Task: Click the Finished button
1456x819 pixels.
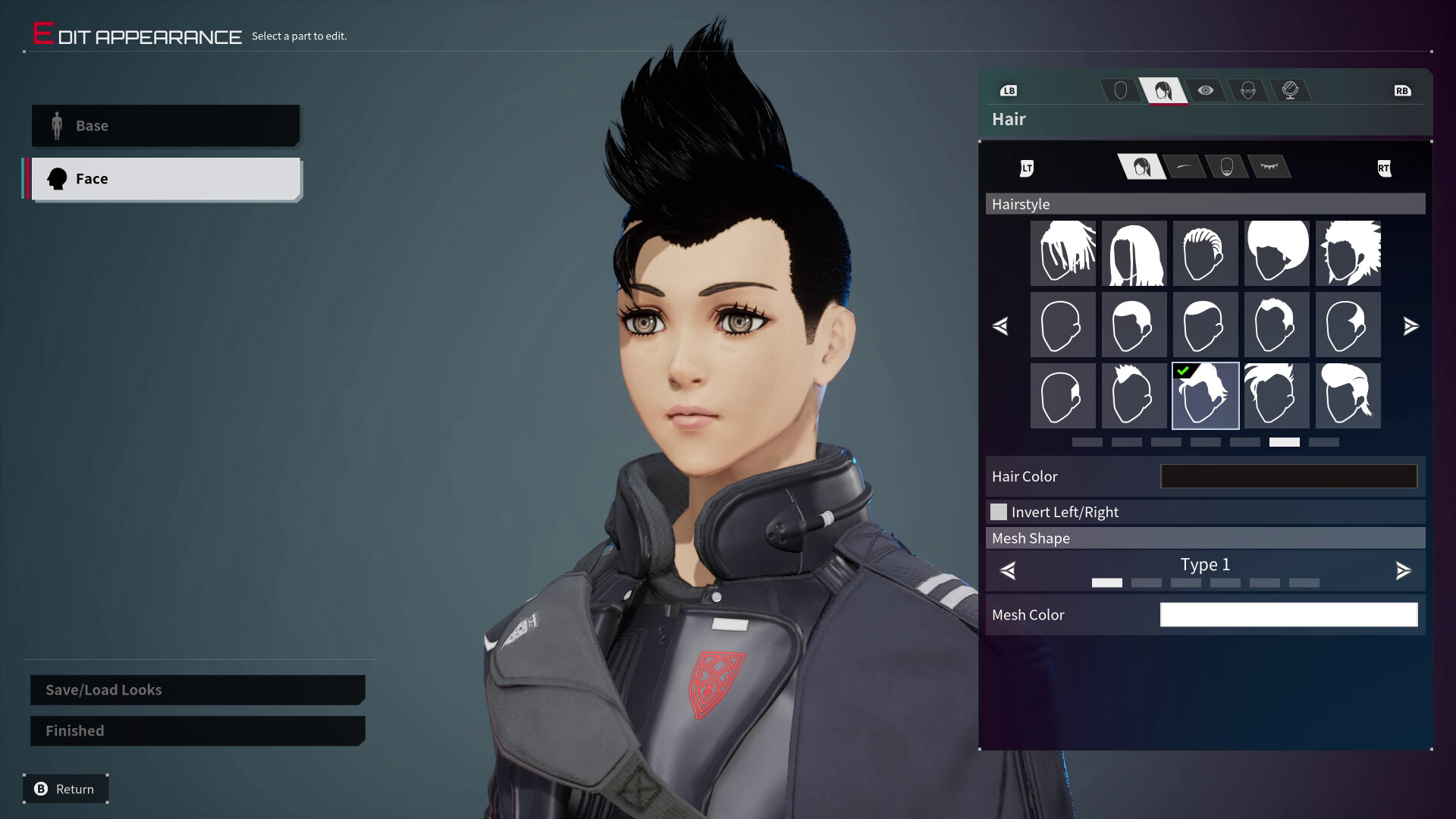Action: tap(196, 730)
